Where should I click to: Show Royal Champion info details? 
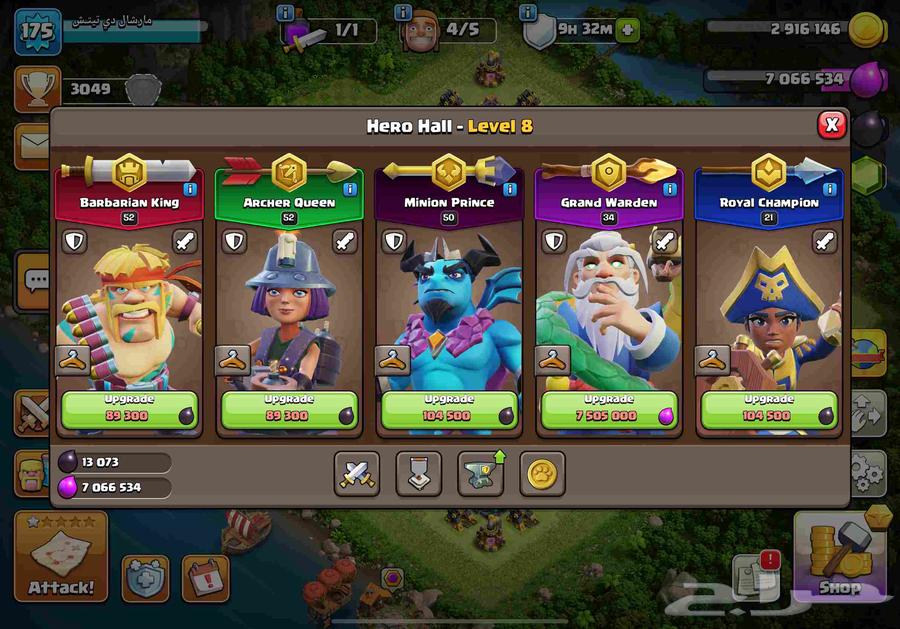tap(830, 189)
